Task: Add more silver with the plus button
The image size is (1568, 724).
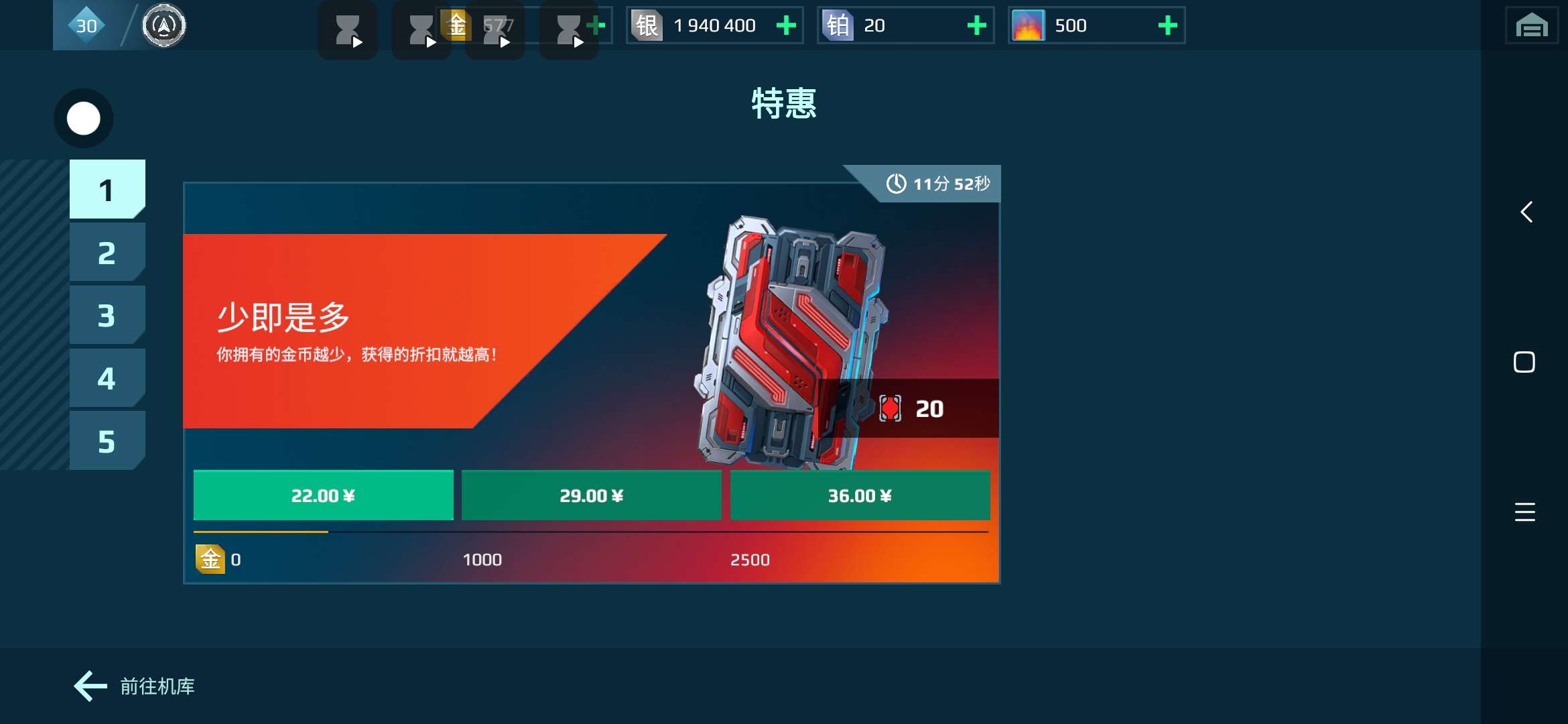Action: pos(786,26)
